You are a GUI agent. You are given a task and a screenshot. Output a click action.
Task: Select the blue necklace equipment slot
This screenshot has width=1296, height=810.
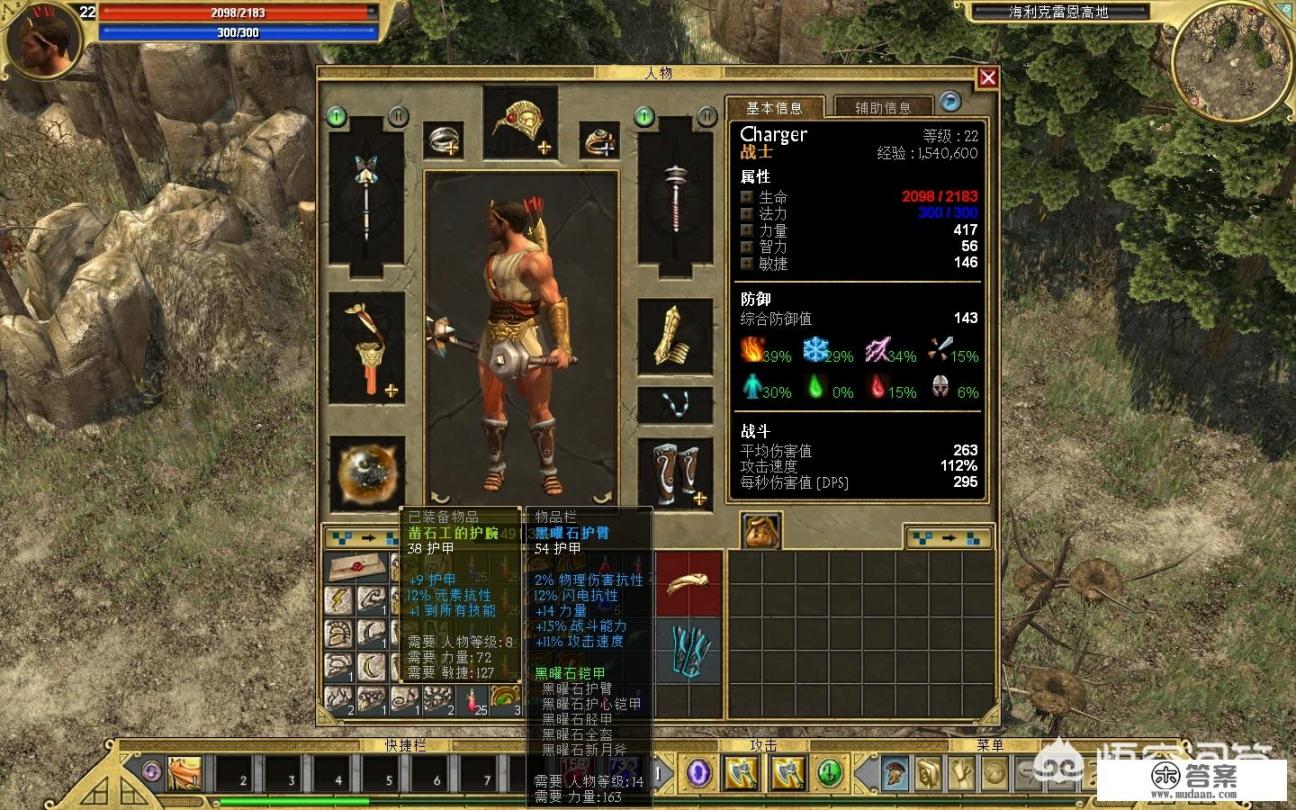point(675,405)
